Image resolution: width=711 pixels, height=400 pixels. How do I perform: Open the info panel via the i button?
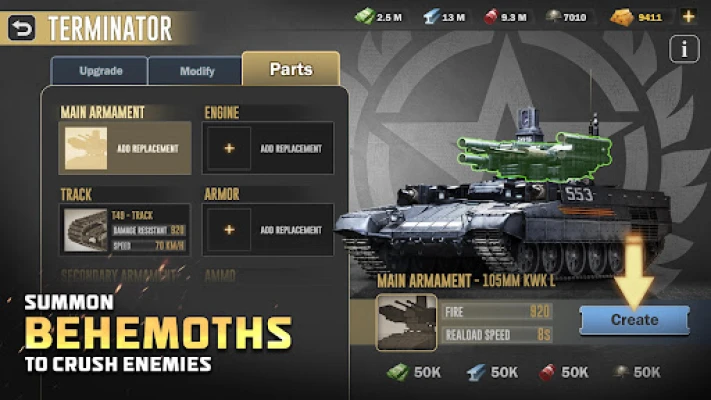coord(684,49)
